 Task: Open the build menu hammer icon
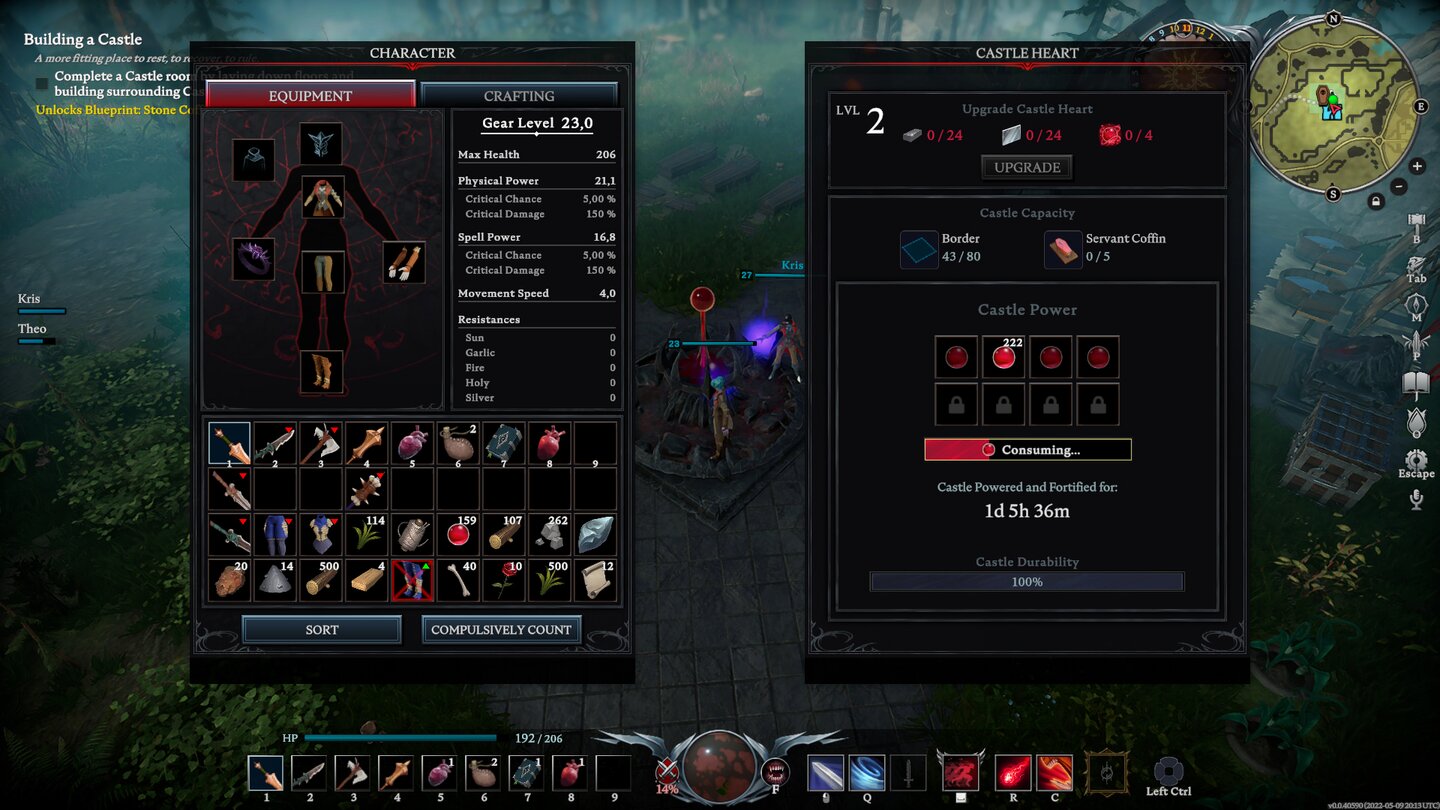click(1416, 221)
